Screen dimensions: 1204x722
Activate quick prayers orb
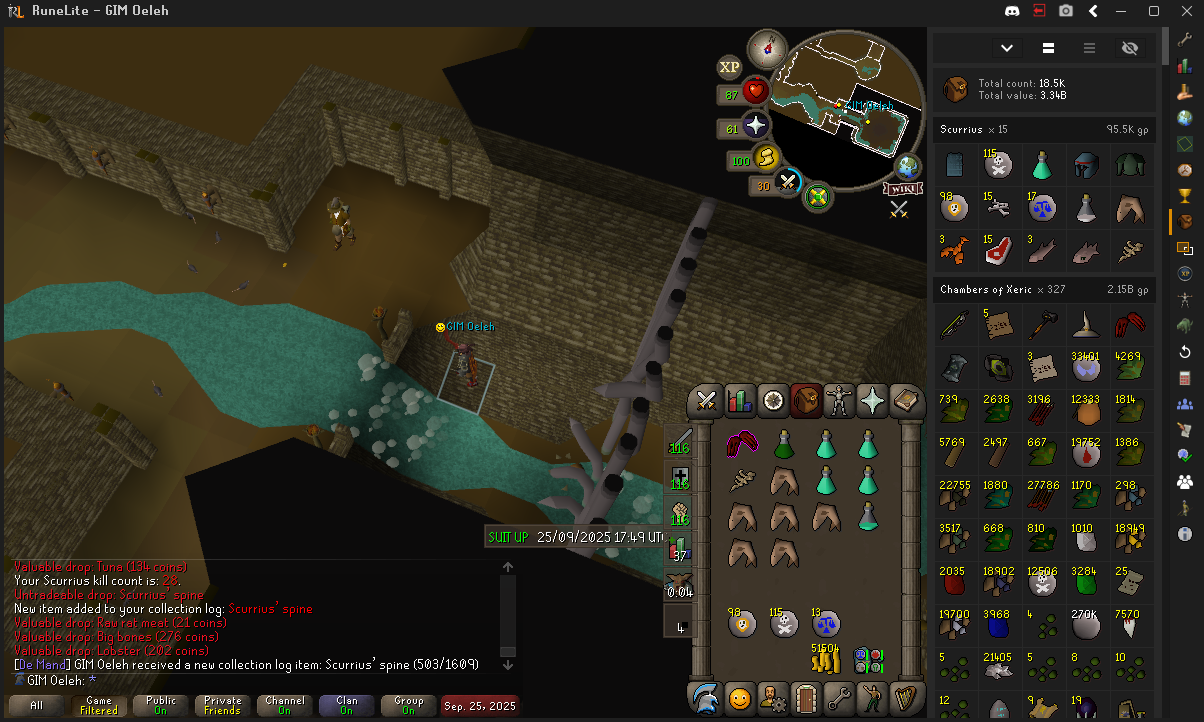pyautogui.click(x=755, y=126)
